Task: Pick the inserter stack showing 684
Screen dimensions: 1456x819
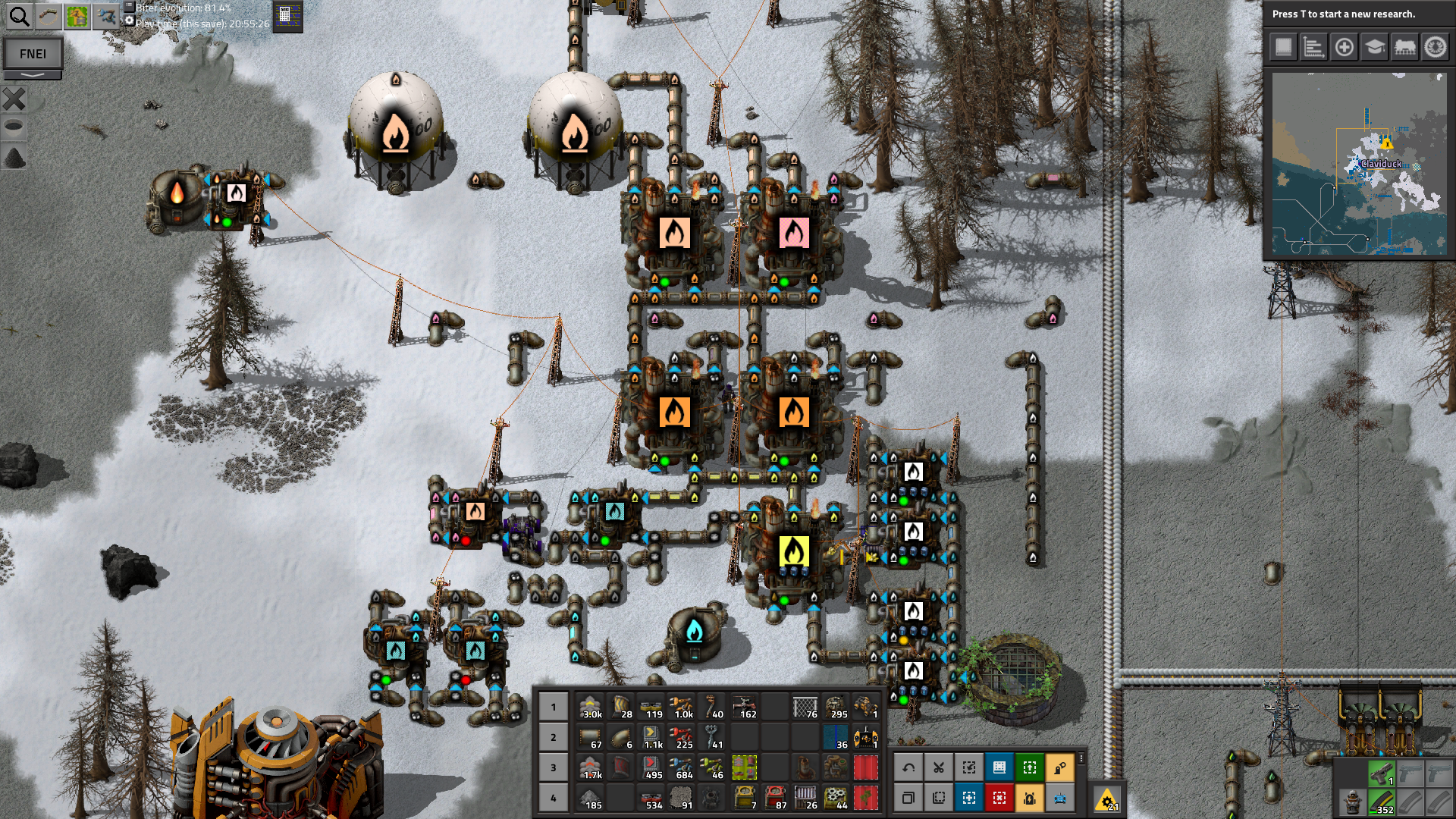Action: [x=682, y=767]
